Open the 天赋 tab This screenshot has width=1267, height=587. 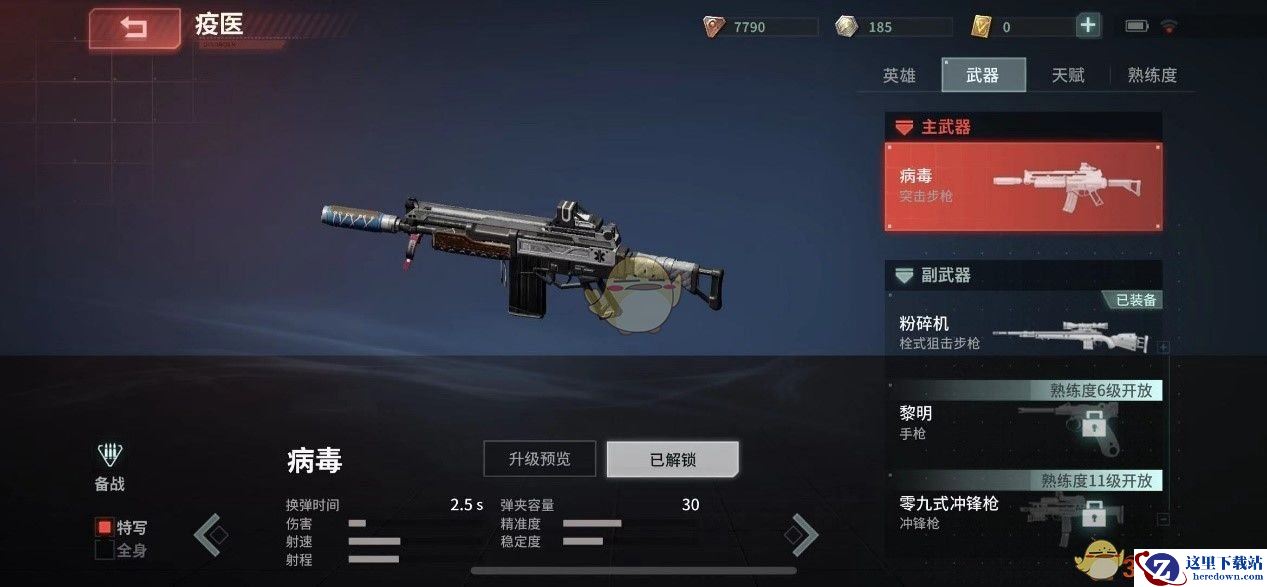(x=1068, y=75)
